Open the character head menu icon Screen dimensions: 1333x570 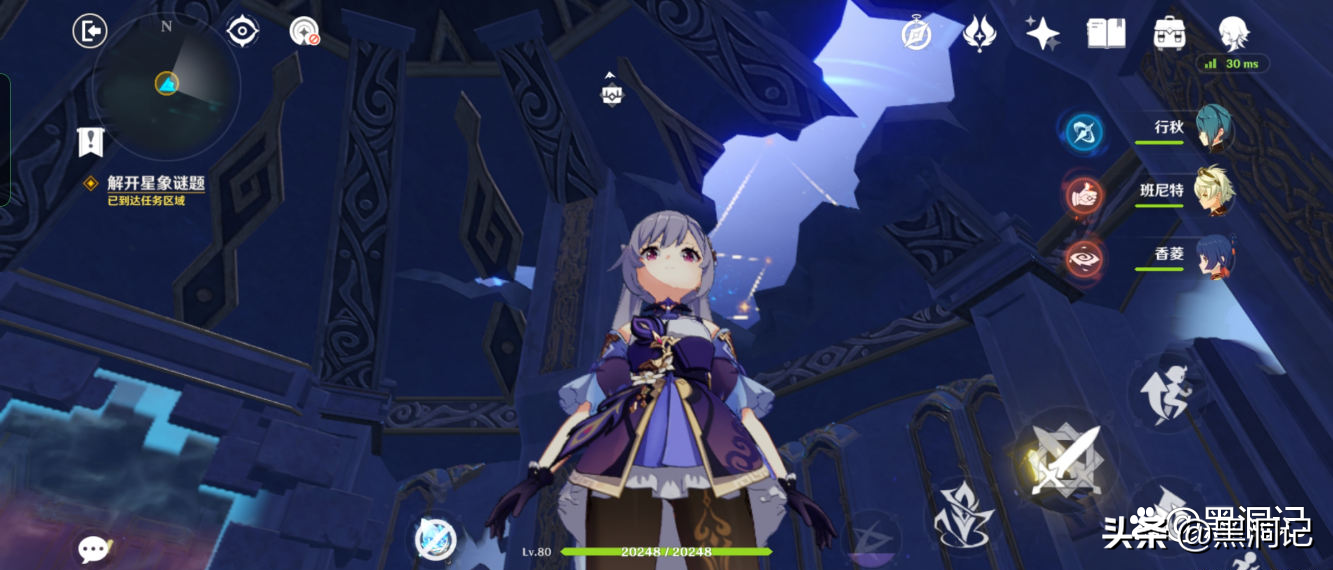tap(1232, 34)
